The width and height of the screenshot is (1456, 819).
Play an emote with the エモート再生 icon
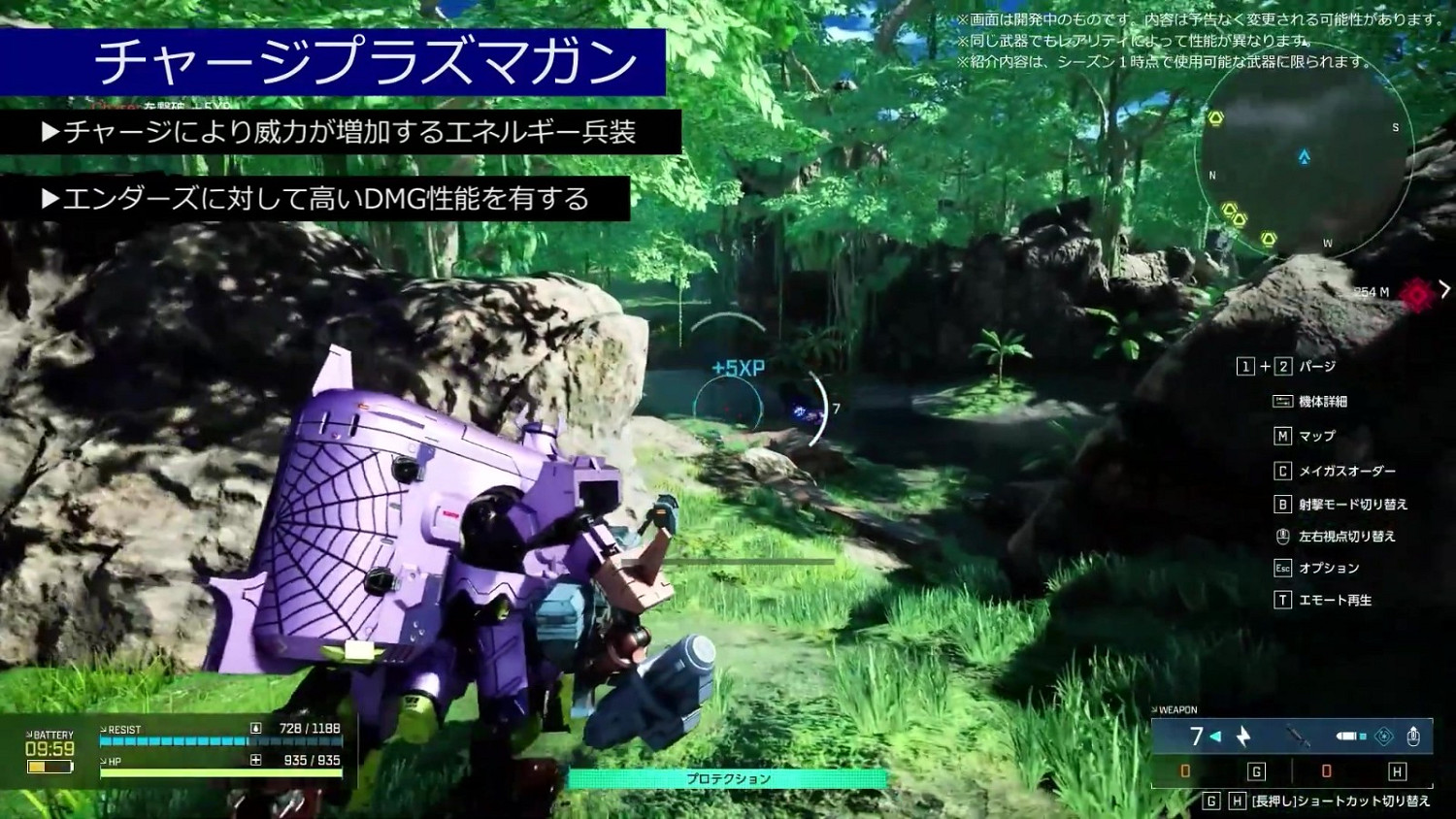[1283, 600]
